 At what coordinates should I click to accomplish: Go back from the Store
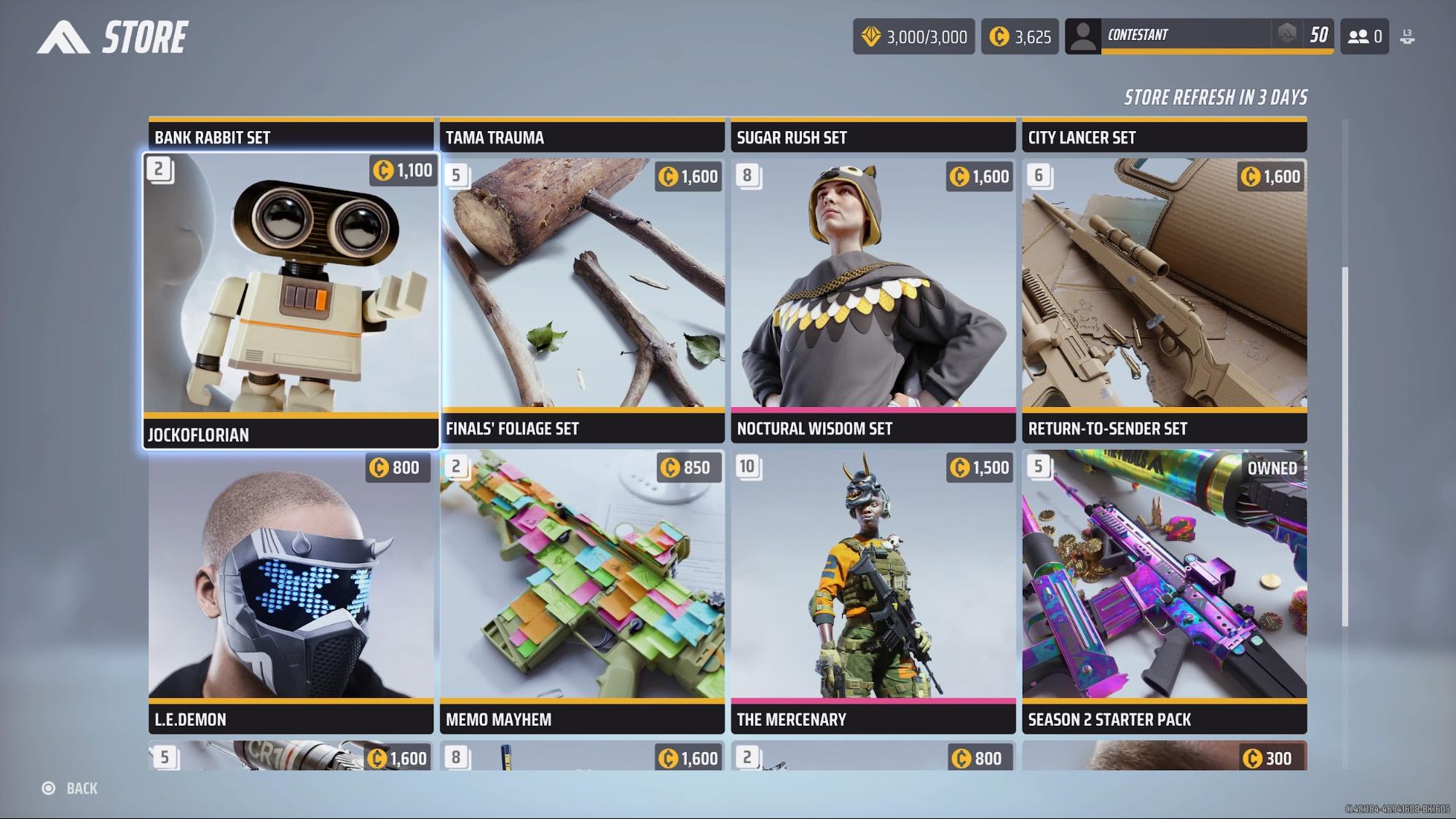71,788
